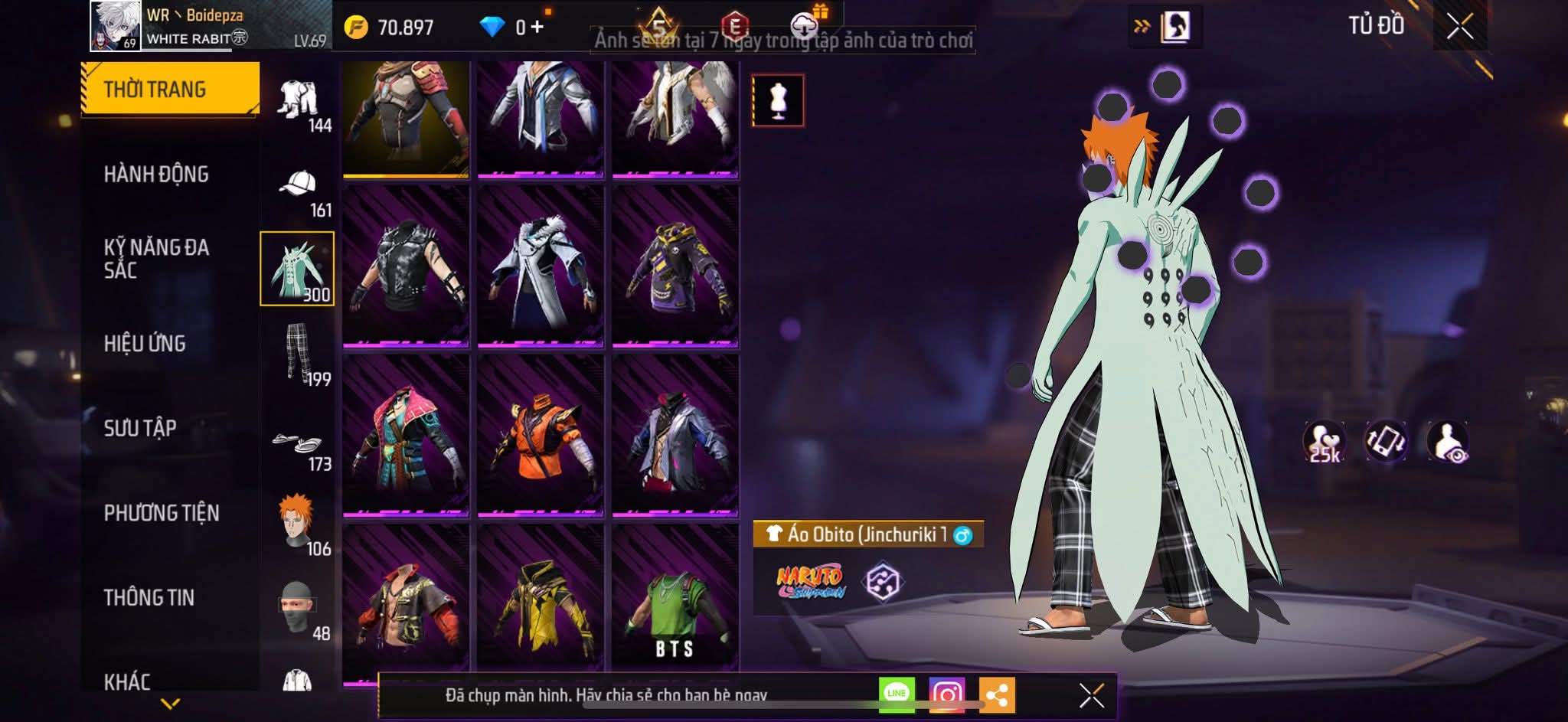Open the THỜI TRANG tab
Image resolution: width=1568 pixels, height=722 pixels.
(170, 89)
